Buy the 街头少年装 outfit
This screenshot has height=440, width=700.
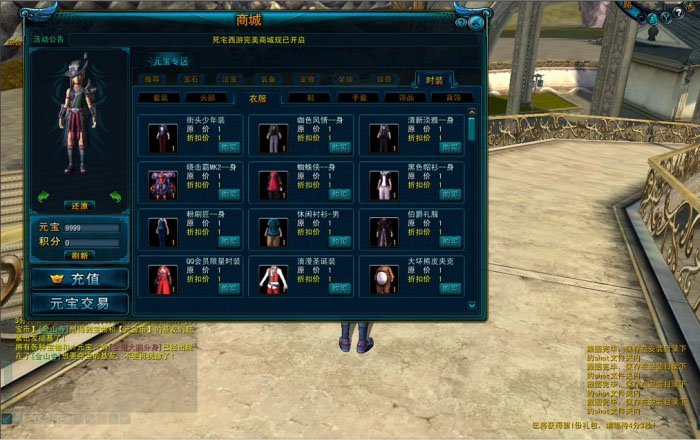pyautogui.click(x=229, y=147)
